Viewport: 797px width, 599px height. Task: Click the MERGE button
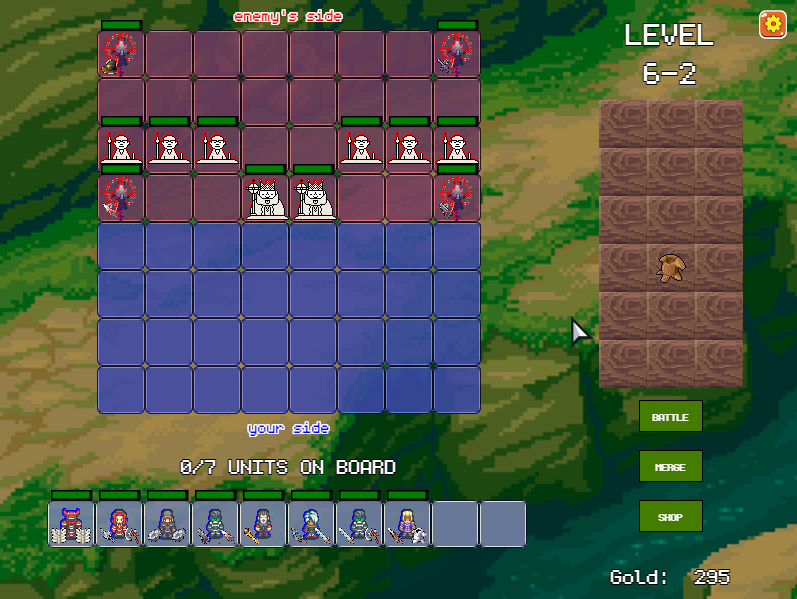pyautogui.click(x=670, y=466)
